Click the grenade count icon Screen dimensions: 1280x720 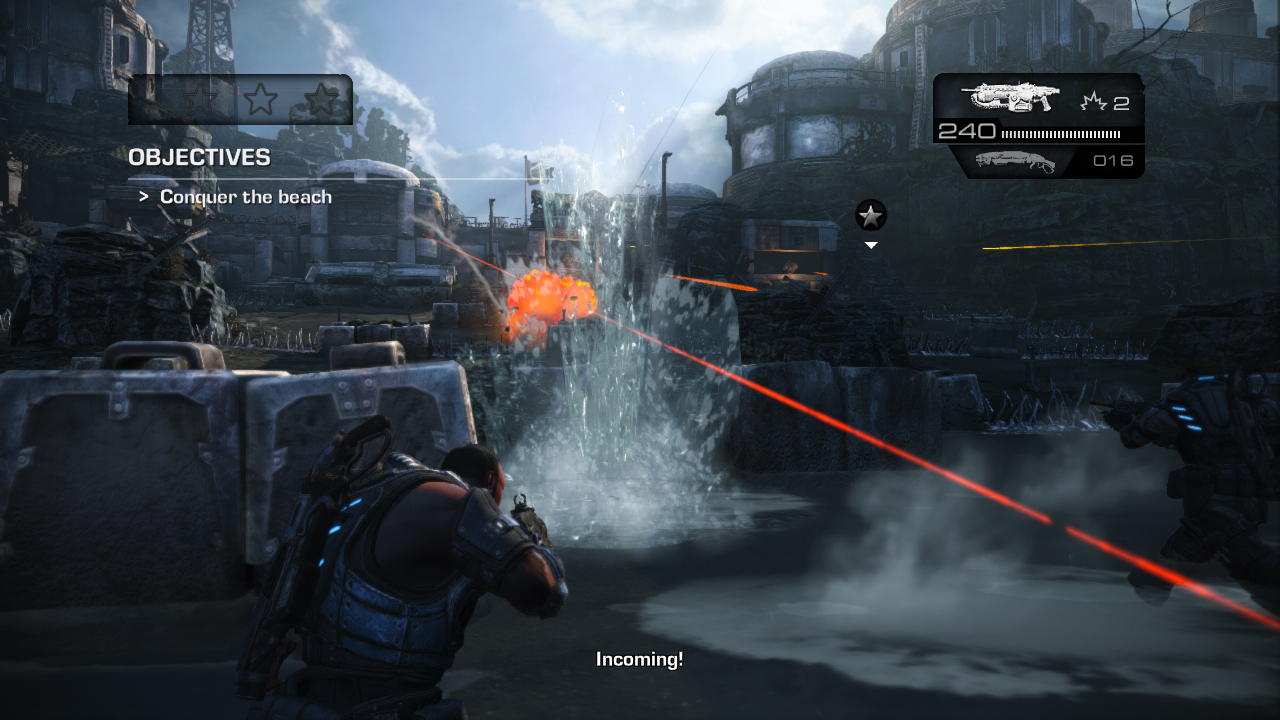[1094, 102]
